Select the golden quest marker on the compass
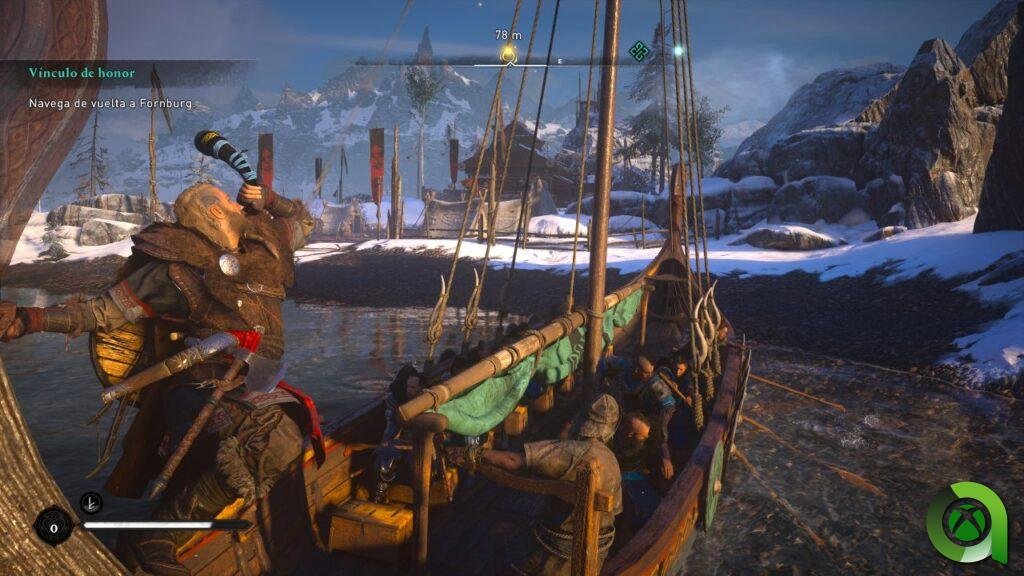The width and height of the screenshot is (1024, 576). [508, 53]
